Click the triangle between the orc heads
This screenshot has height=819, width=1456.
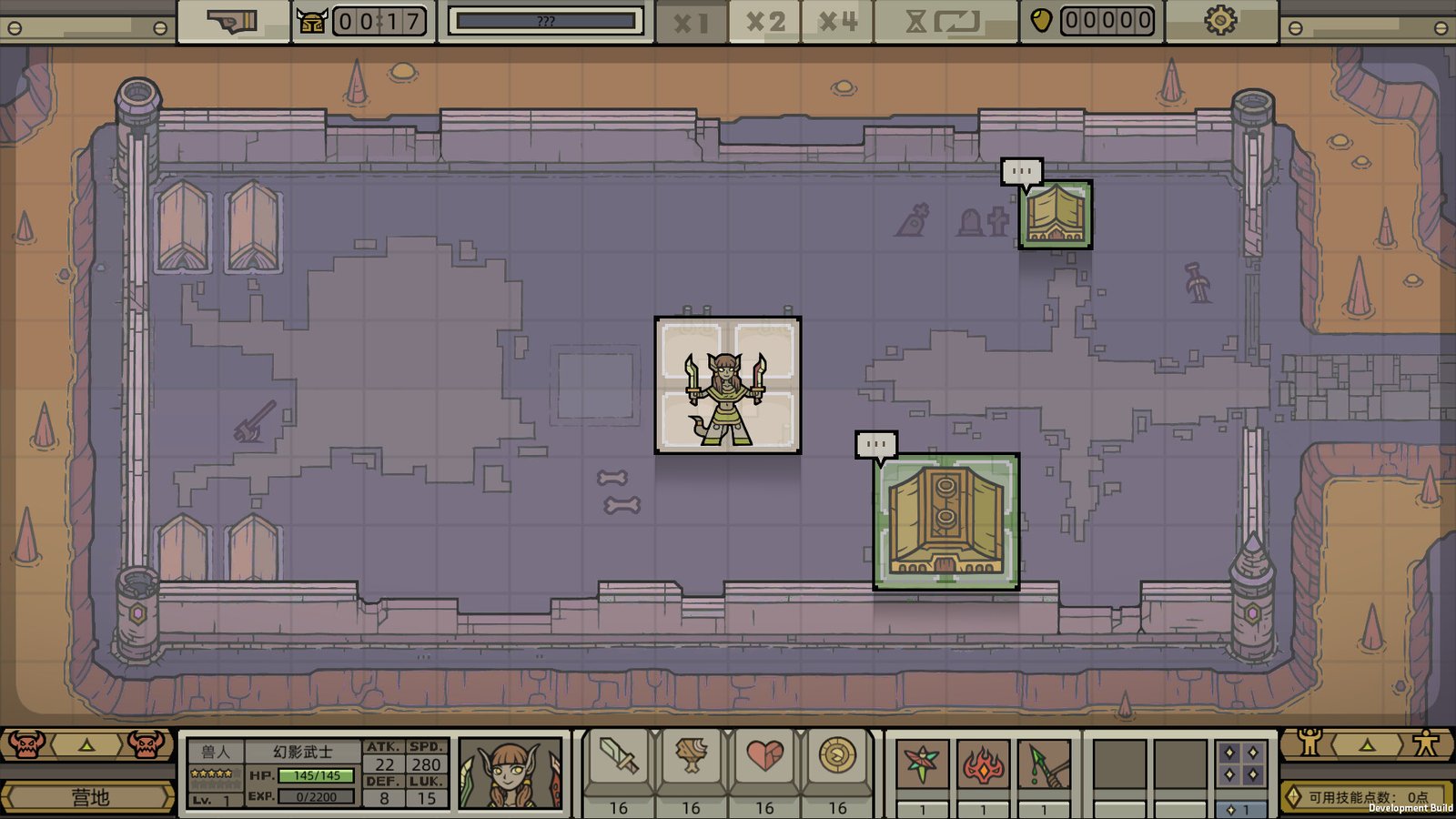pos(86,745)
